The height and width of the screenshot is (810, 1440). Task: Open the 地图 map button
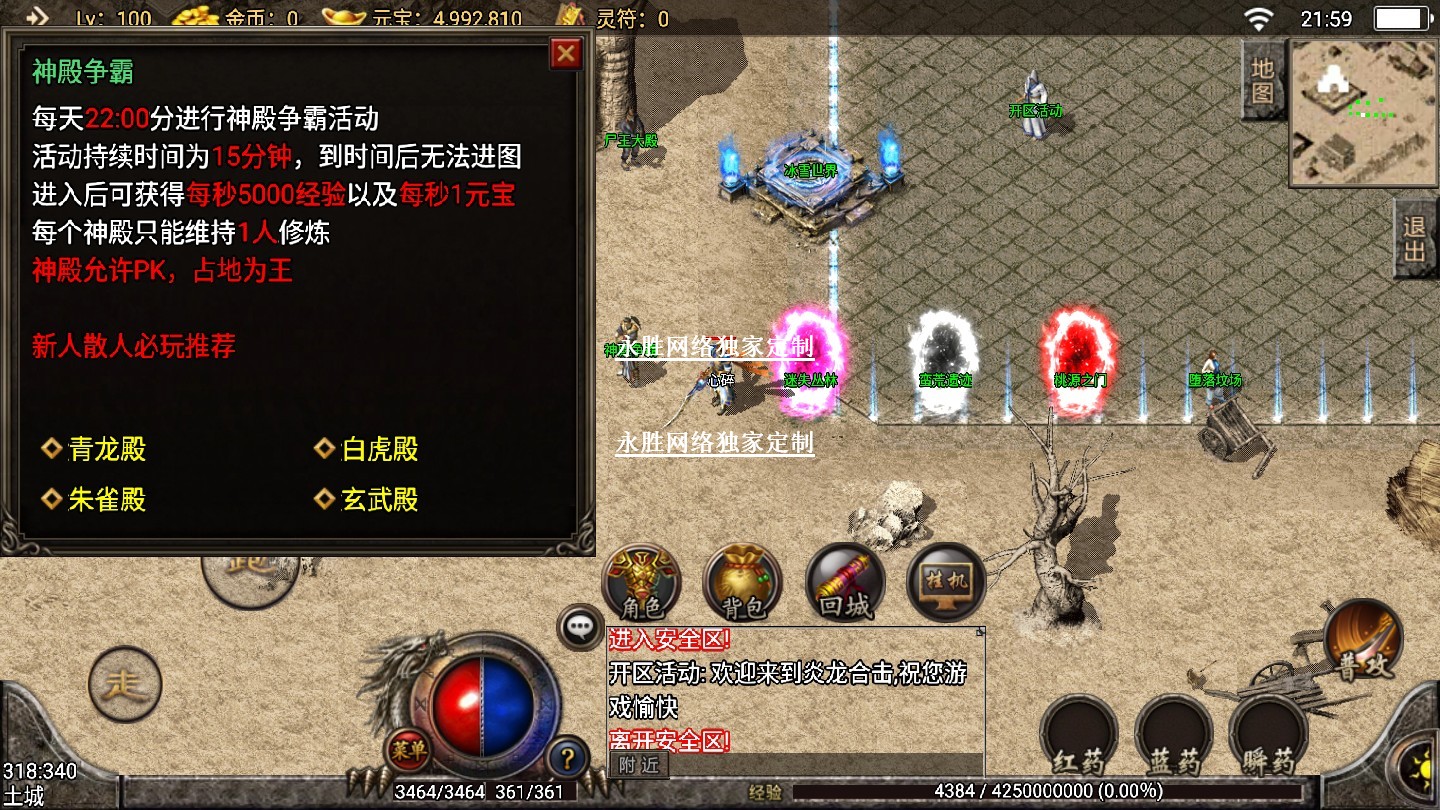(x=1263, y=81)
